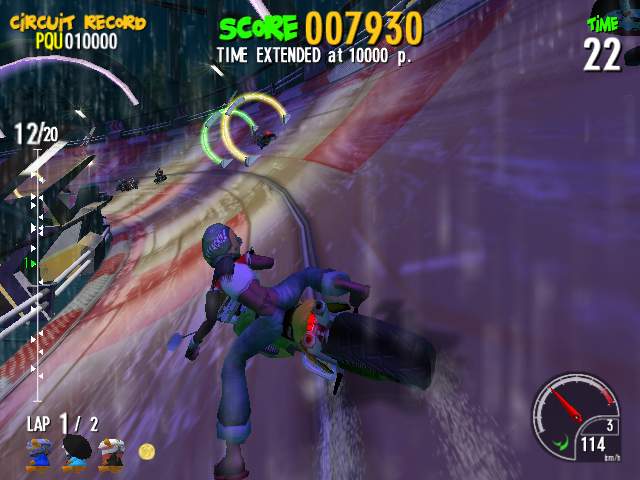Click the gold coin icon
The width and height of the screenshot is (640, 480).
click(x=147, y=452)
